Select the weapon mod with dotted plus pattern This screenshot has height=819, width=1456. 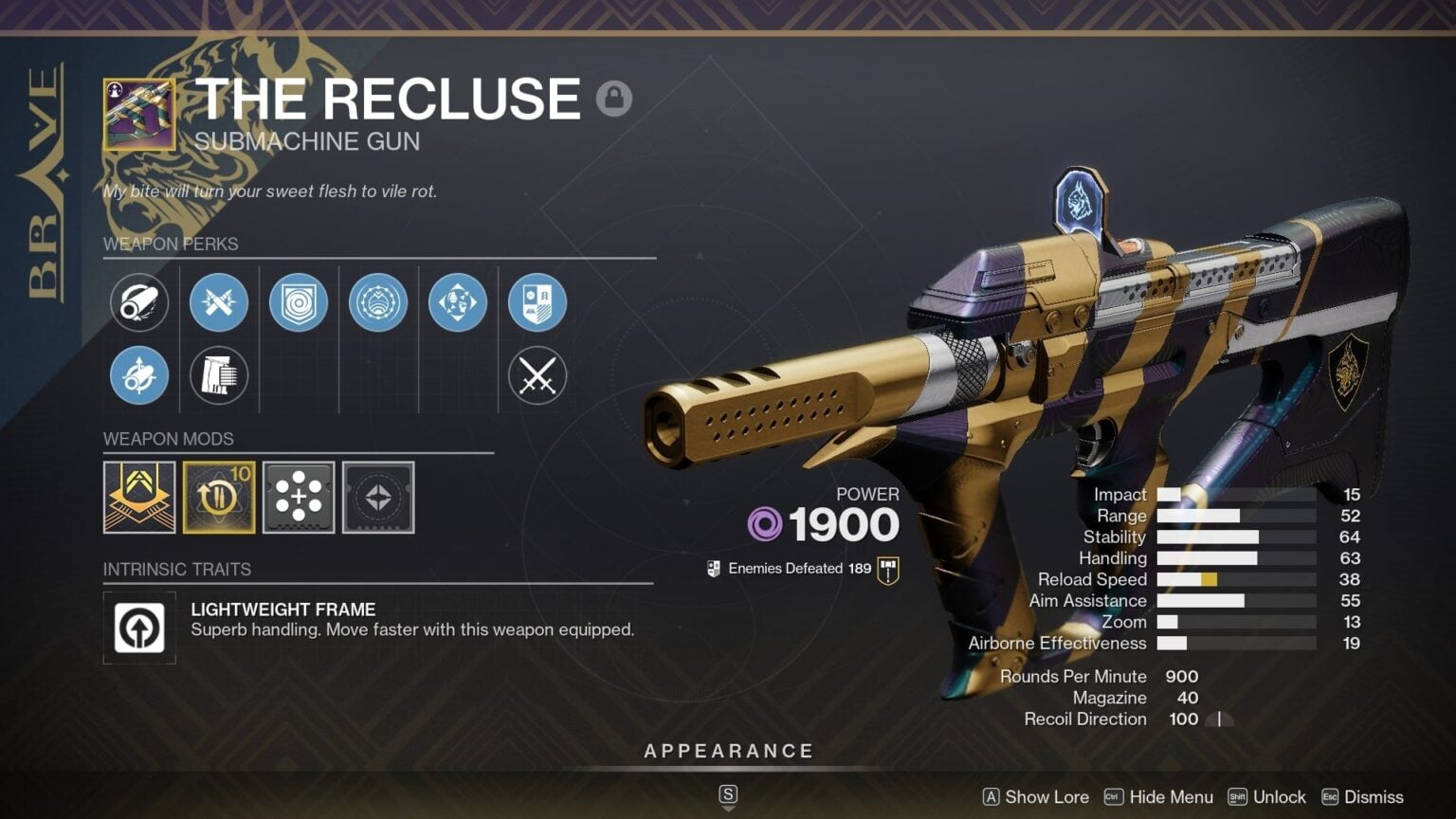pyautogui.click(x=299, y=497)
